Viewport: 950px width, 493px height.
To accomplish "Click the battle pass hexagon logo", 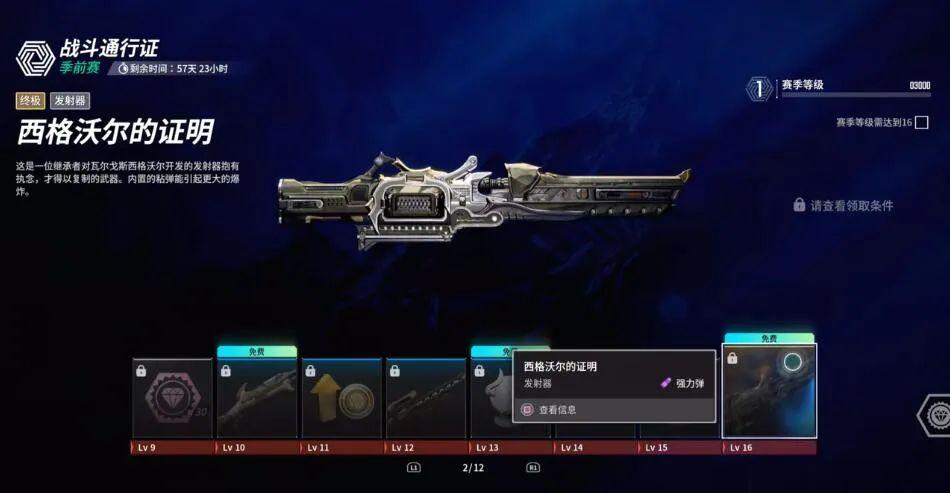I will point(35,58).
